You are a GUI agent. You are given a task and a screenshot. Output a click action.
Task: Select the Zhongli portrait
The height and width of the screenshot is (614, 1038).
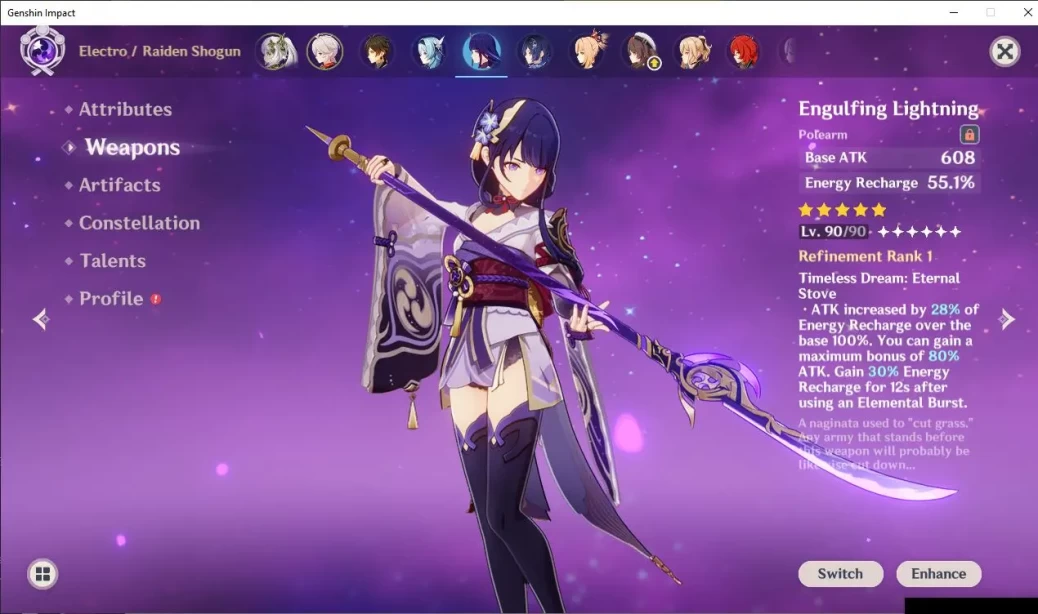(377, 51)
